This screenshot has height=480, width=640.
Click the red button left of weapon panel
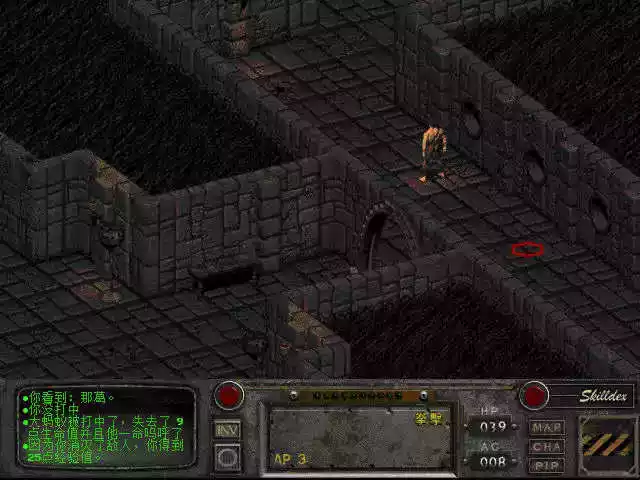click(x=229, y=395)
